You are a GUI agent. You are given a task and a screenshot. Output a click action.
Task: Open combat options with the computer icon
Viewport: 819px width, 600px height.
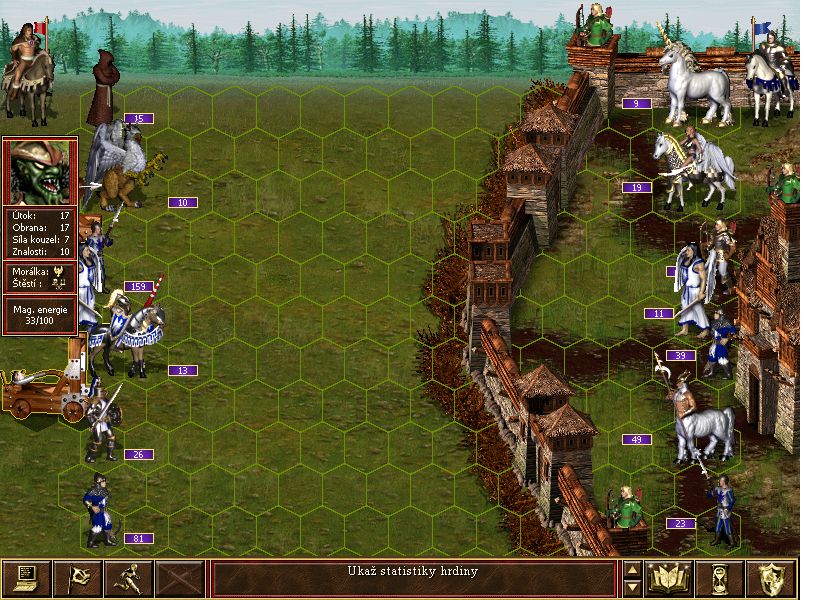(x=26, y=578)
